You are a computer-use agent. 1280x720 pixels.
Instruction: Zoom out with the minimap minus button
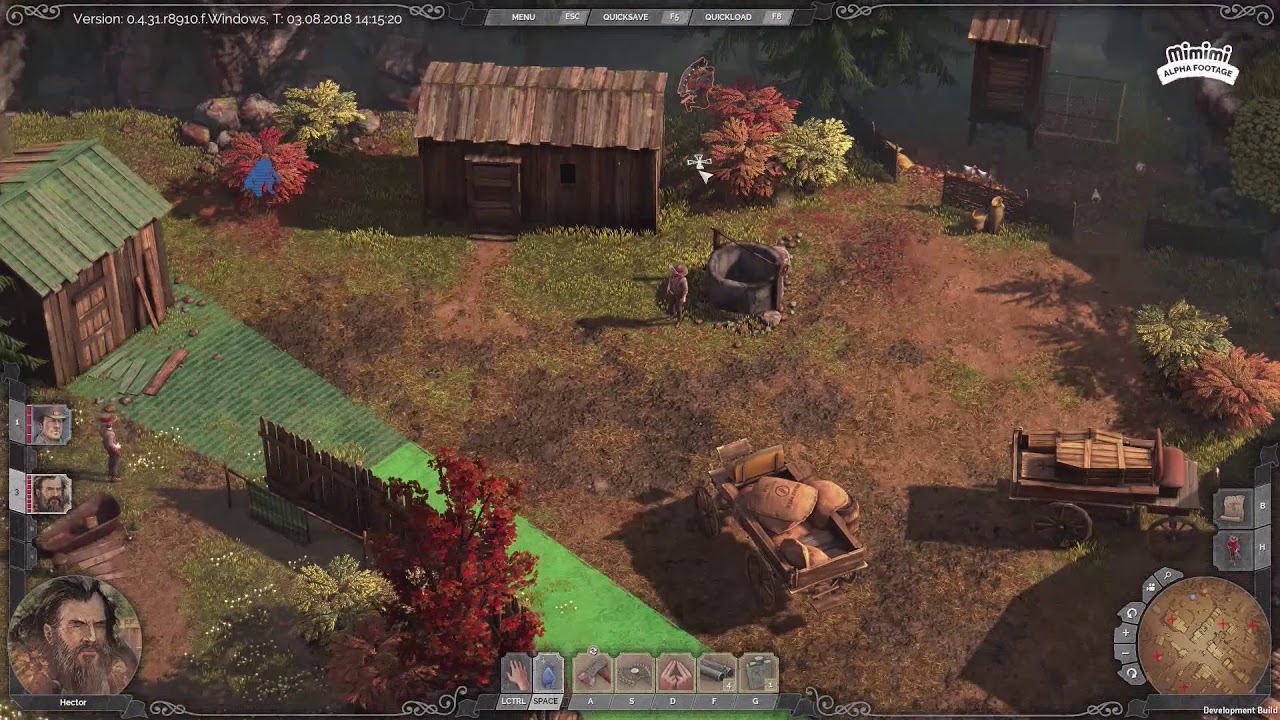click(x=1126, y=652)
